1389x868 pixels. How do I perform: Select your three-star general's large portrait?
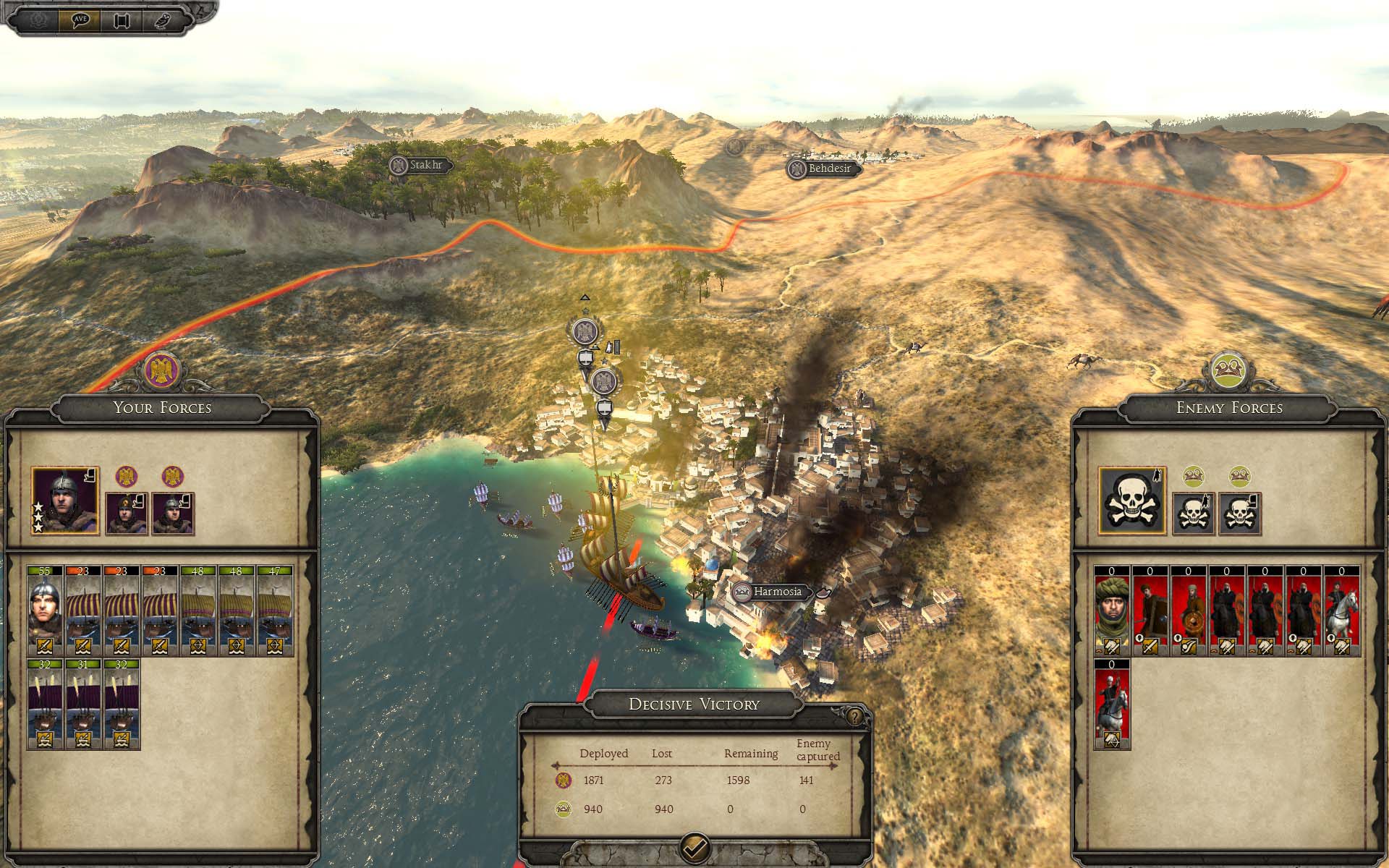(65, 501)
